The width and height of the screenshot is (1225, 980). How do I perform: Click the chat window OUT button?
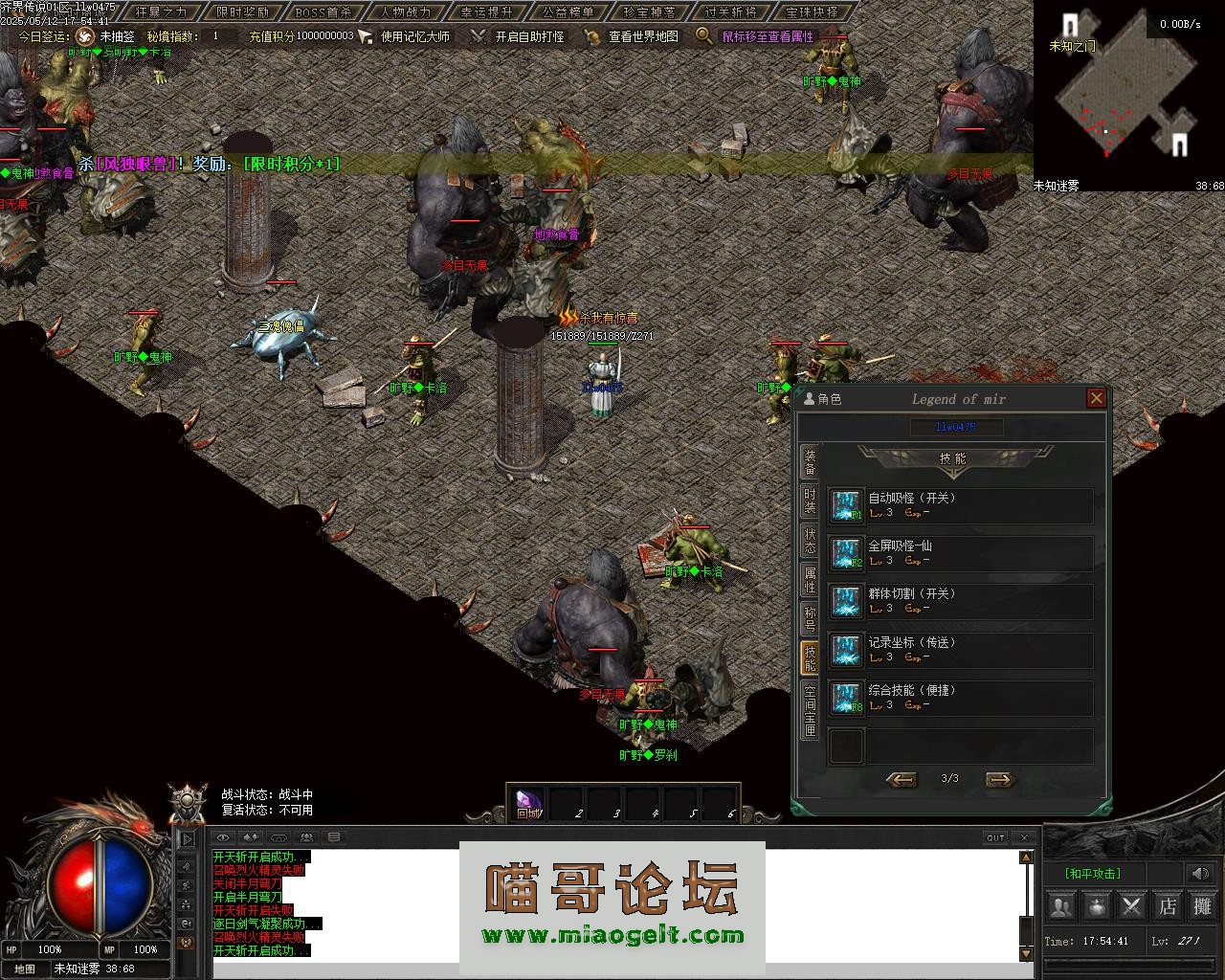pyautogui.click(x=995, y=837)
